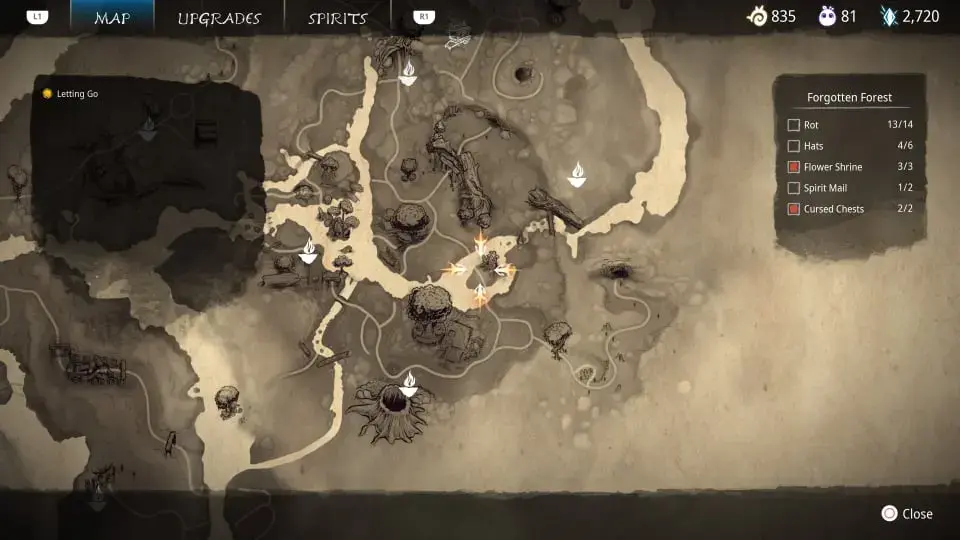The image size is (960, 540).
Task: Open the Upgrades tab
Action: 219,18
